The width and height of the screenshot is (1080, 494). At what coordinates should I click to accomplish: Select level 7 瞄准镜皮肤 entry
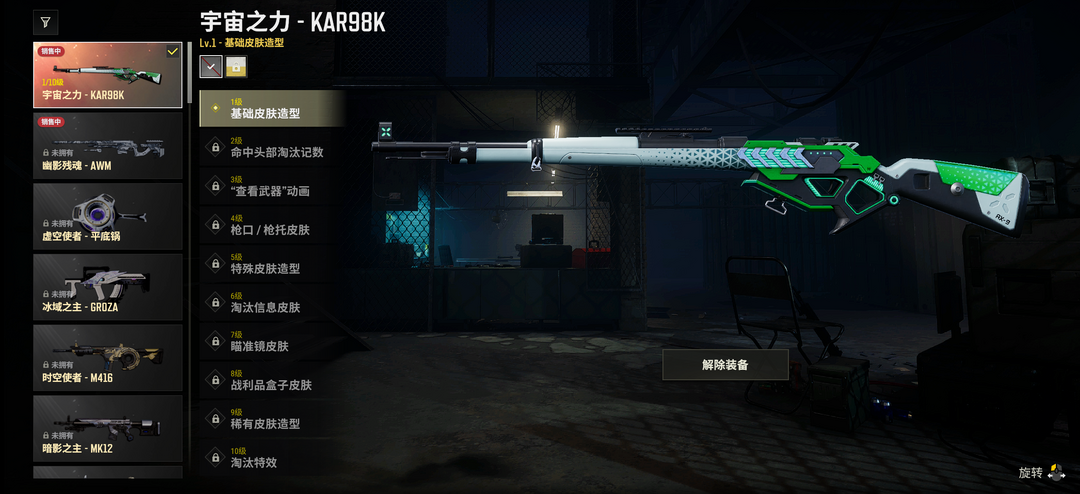(272, 341)
